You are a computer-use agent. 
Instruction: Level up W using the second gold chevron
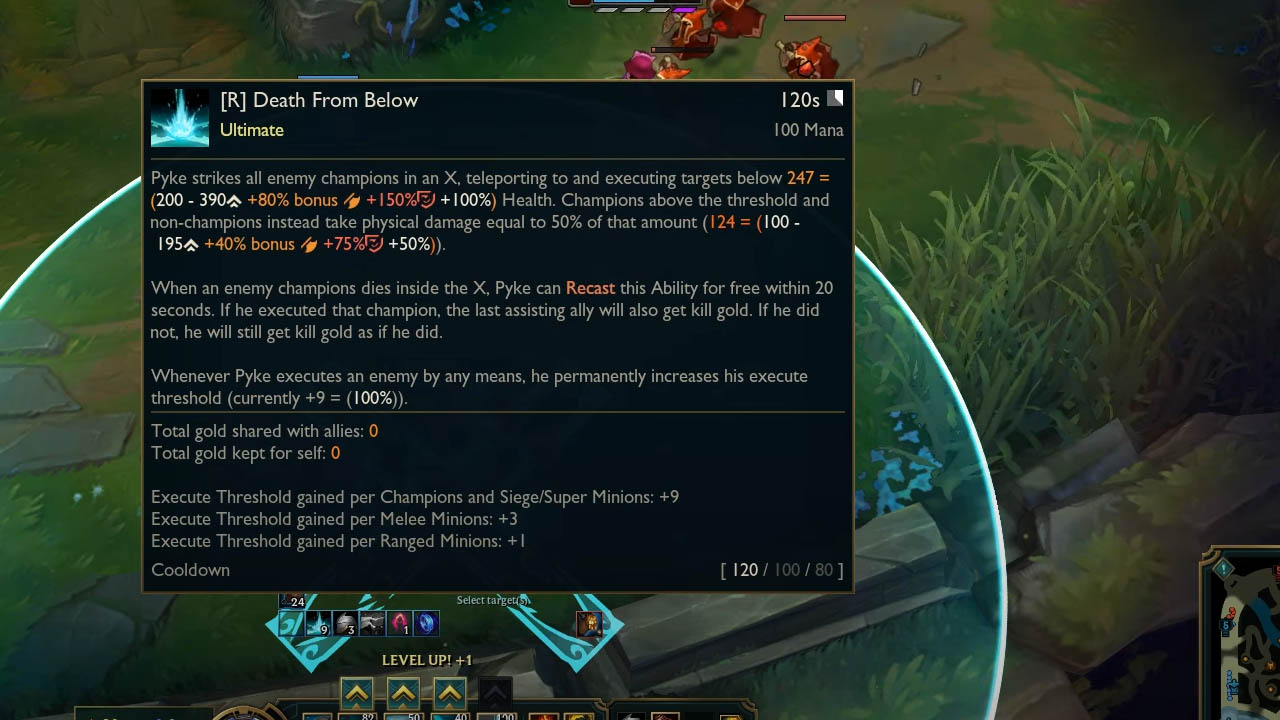[403, 692]
